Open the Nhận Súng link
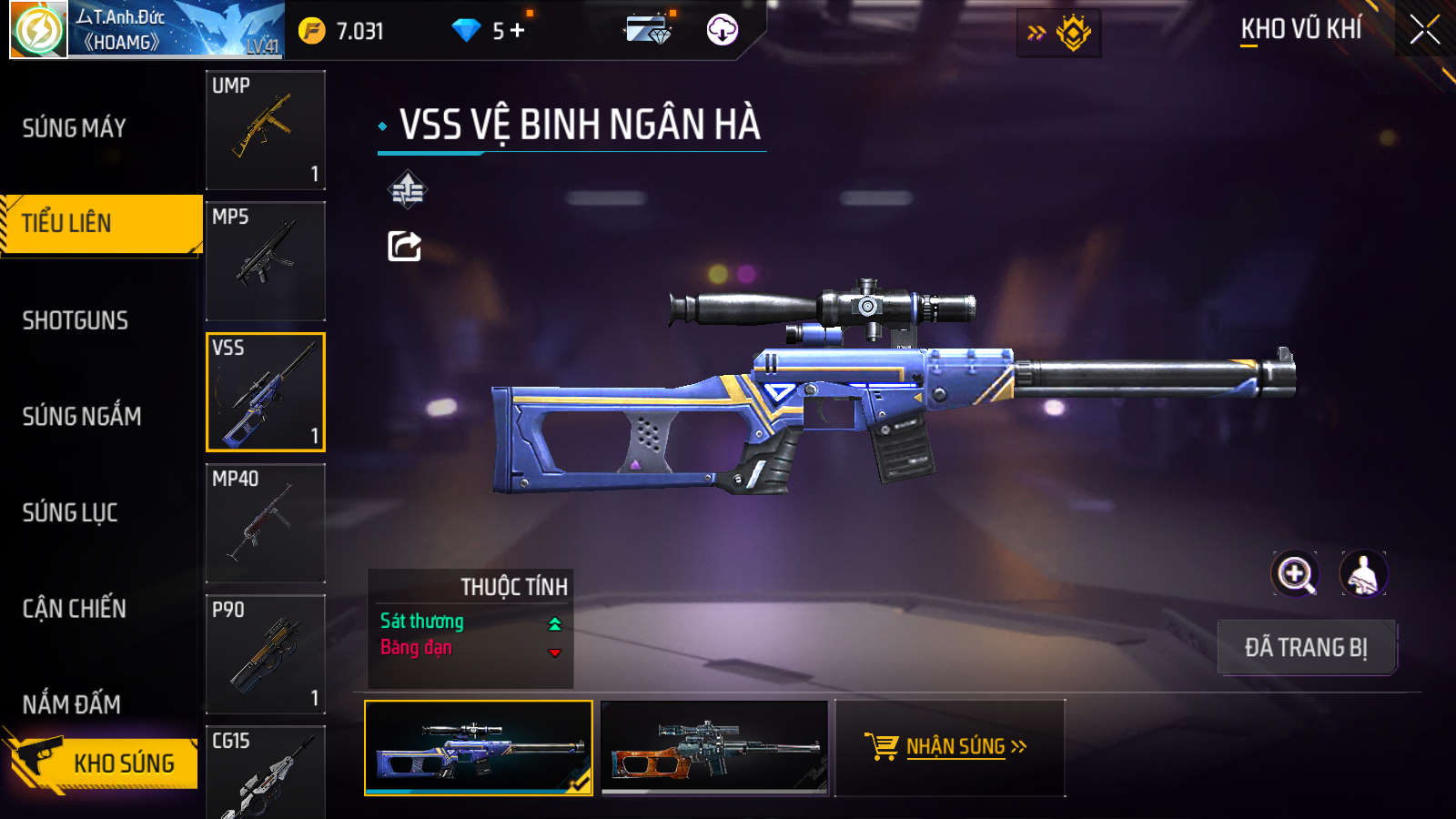The width and height of the screenshot is (1456, 819). pyautogui.click(x=947, y=747)
